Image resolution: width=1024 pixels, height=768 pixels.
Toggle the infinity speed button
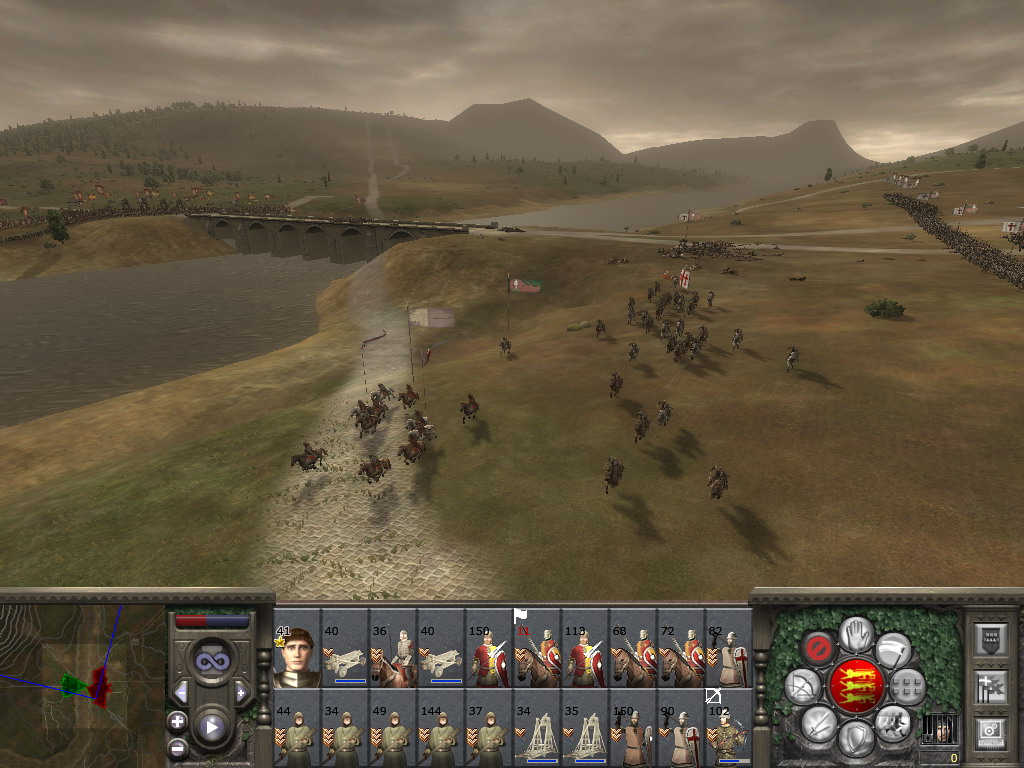point(211,660)
